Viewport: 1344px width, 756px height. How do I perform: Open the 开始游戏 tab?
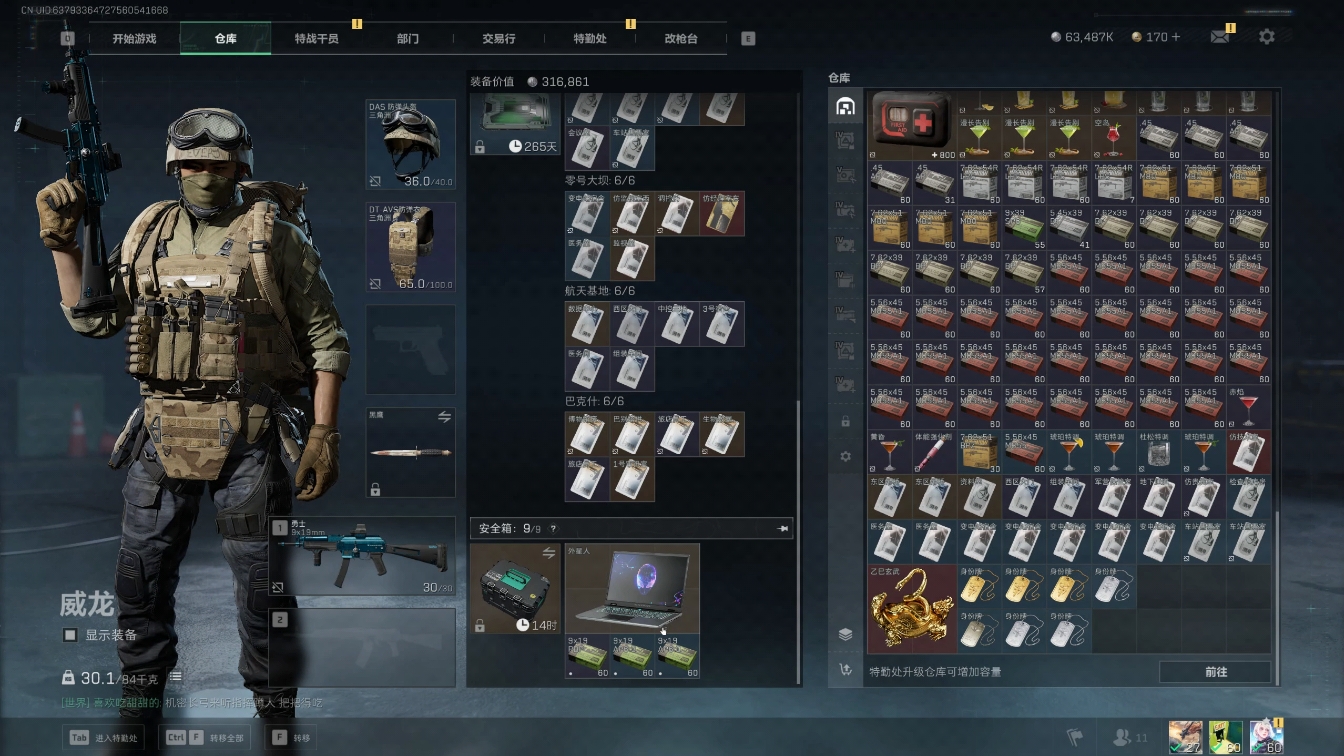pos(134,38)
